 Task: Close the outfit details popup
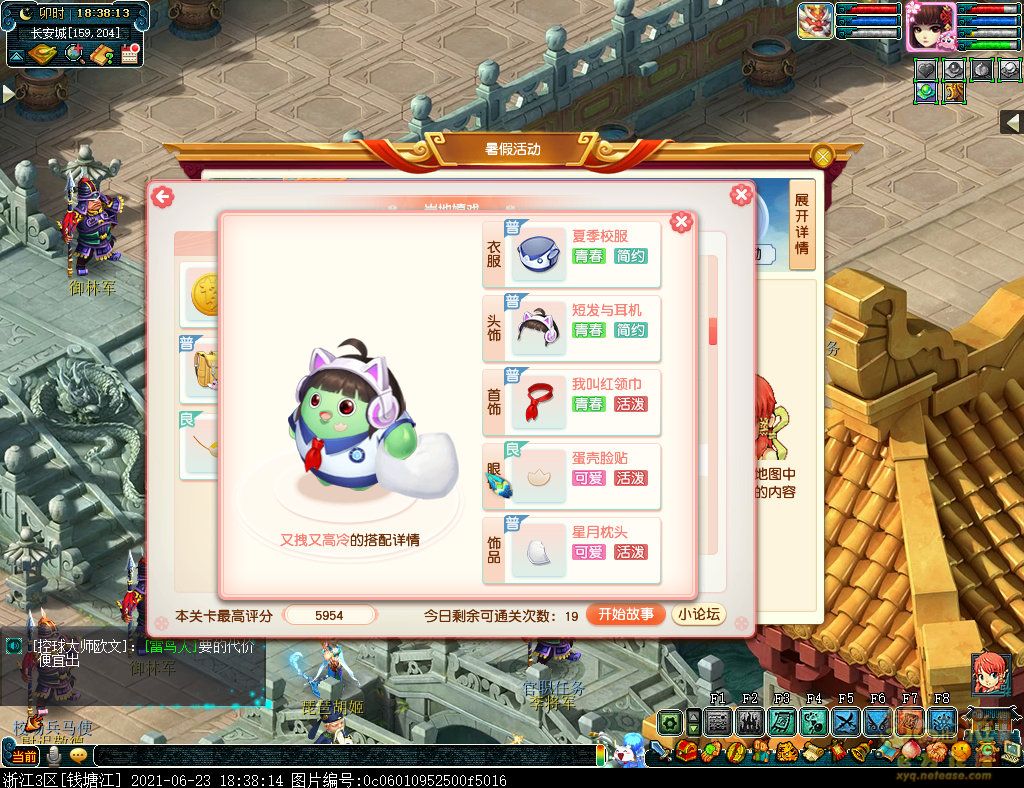click(x=681, y=222)
